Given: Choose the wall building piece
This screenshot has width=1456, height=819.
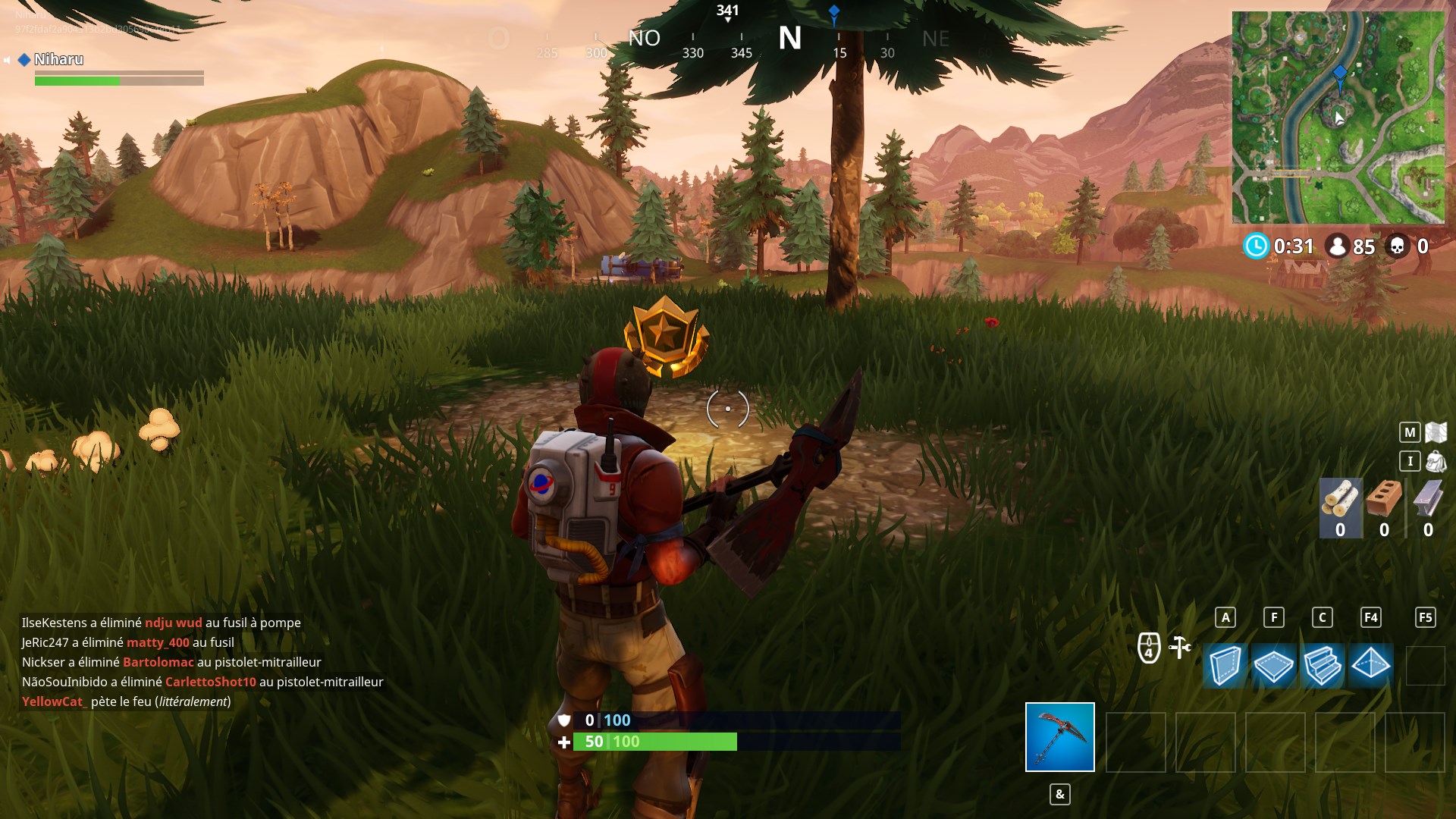Looking at the screenshot, I should click(1225, 666).
